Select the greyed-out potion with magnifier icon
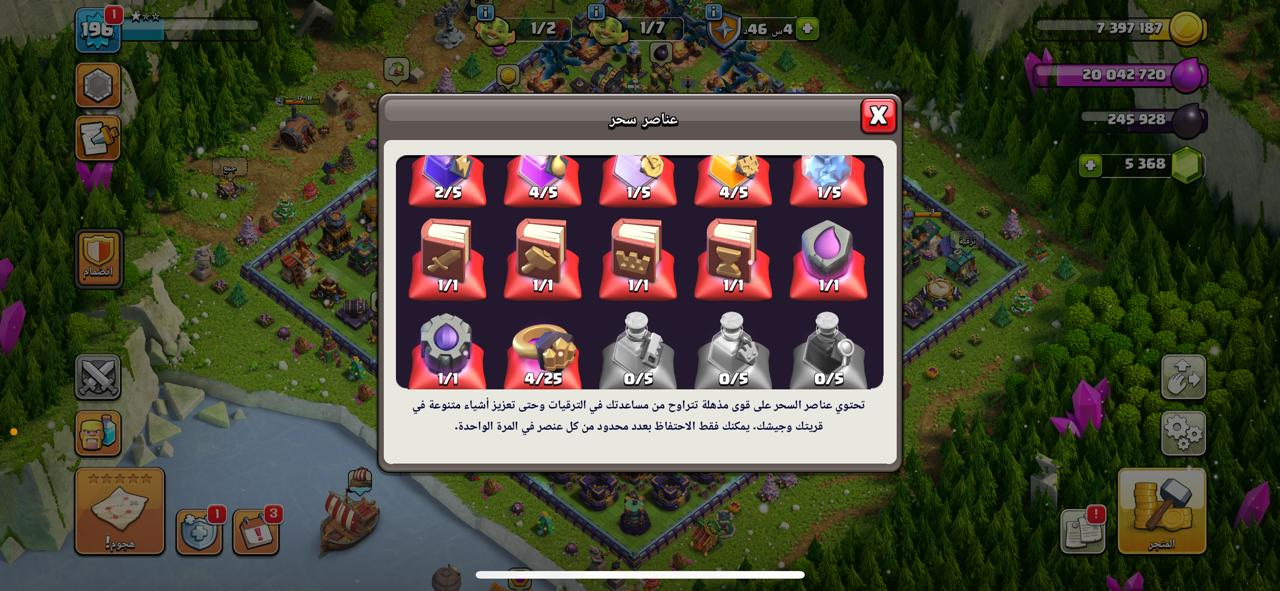Viewport: 1280px width, 591px height. click(828, 351)
